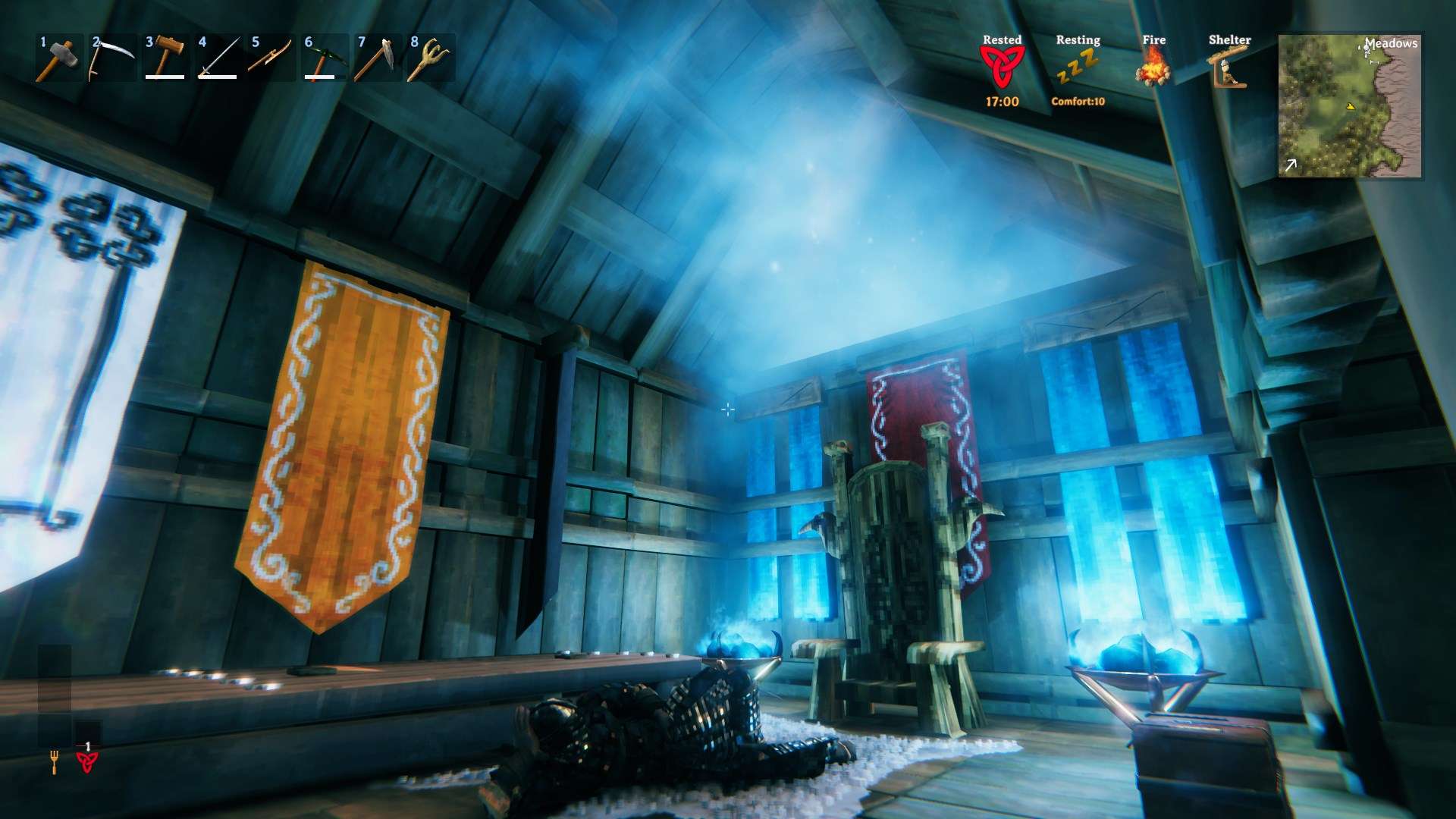
Task: Select the stone hammer in hotbar slot 1
Action: coord(59,58)
